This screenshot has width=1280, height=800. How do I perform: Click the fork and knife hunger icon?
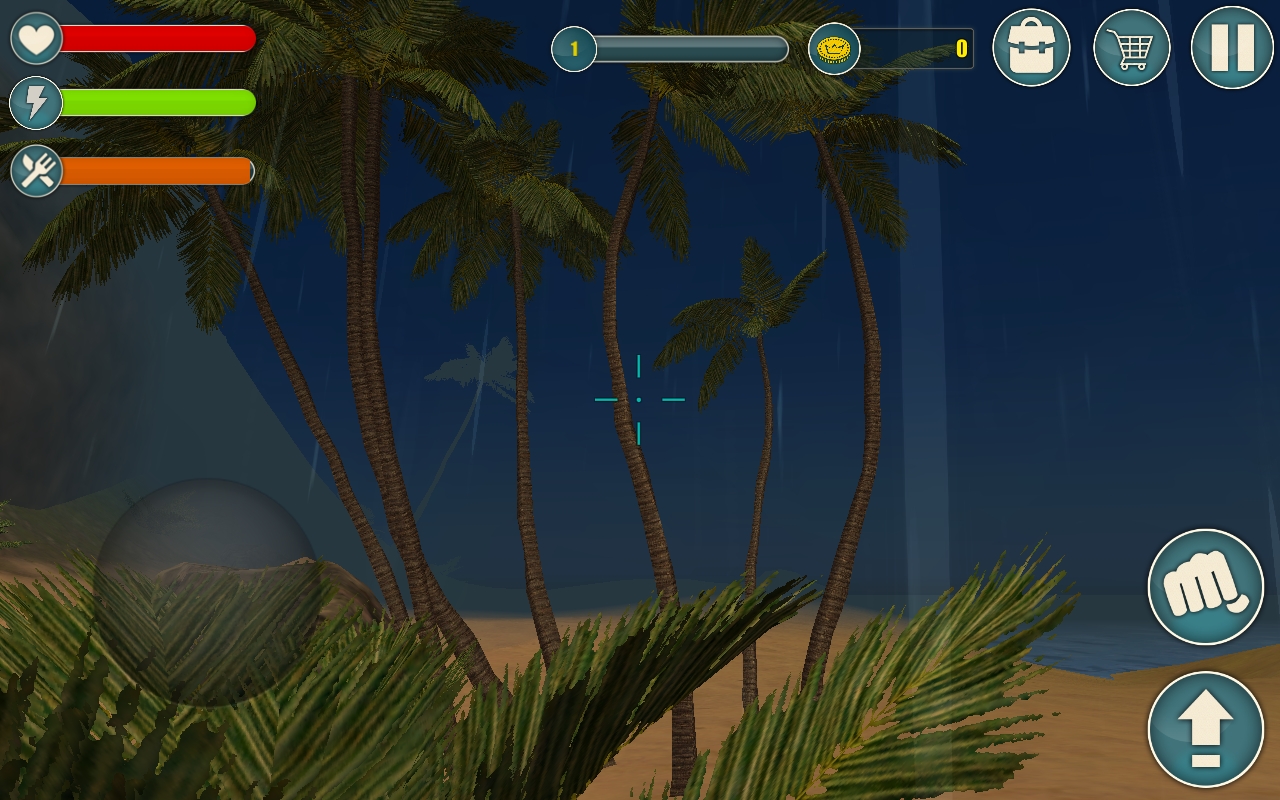tap(35, 170)
